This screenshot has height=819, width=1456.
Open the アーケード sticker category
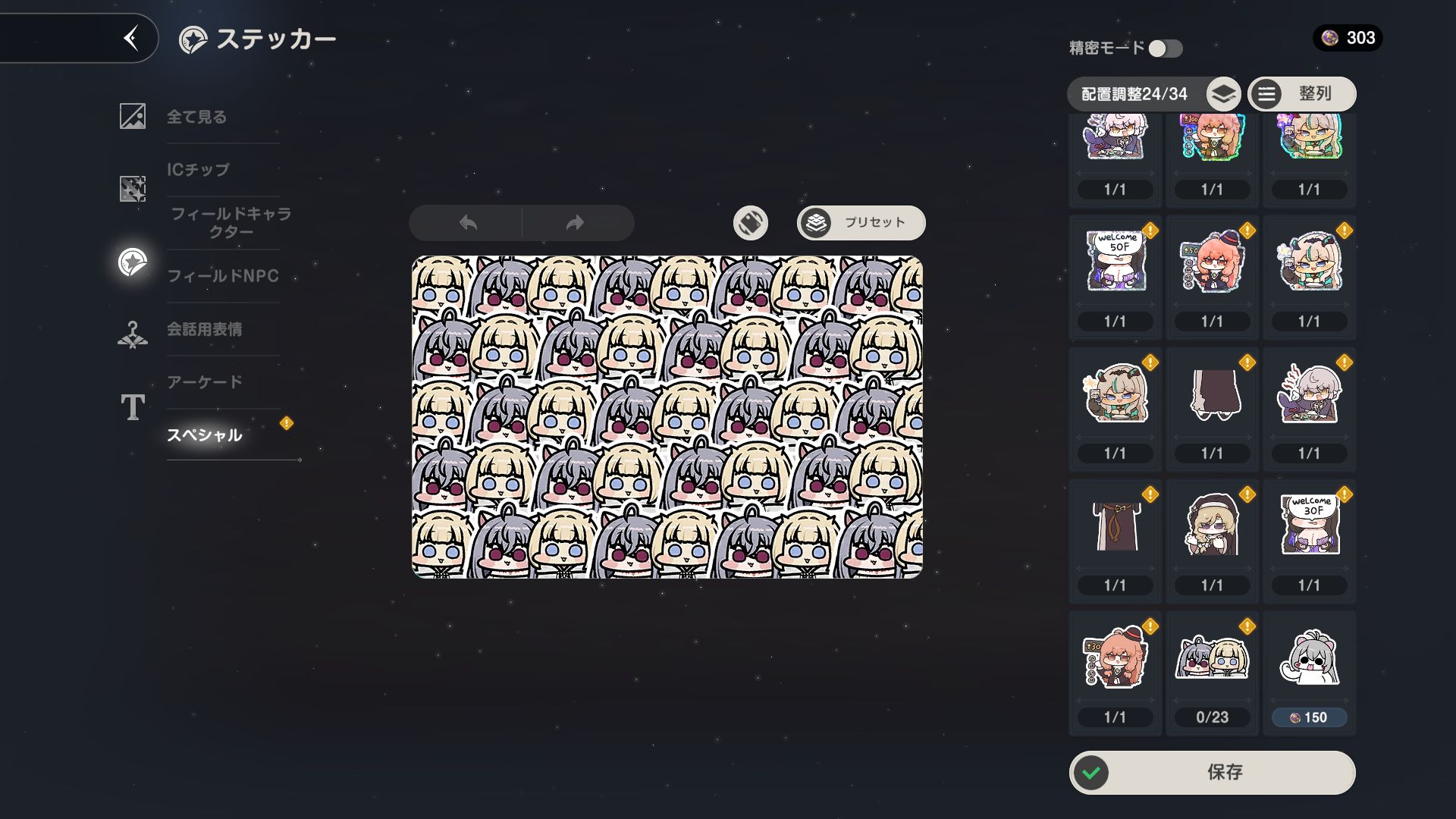click(205, 382)
